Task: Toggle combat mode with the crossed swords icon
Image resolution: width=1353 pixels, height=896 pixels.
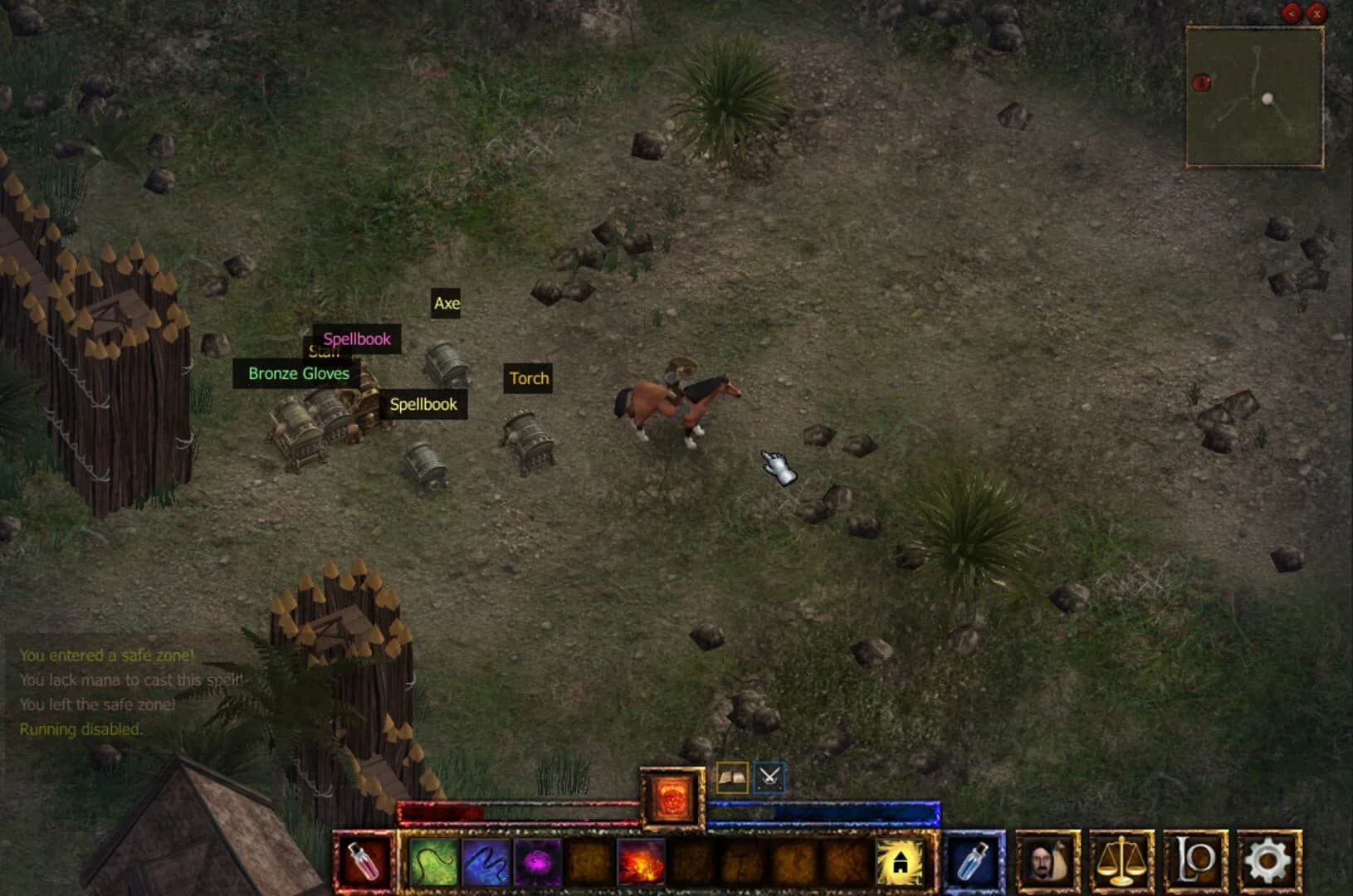Action: 768,778
